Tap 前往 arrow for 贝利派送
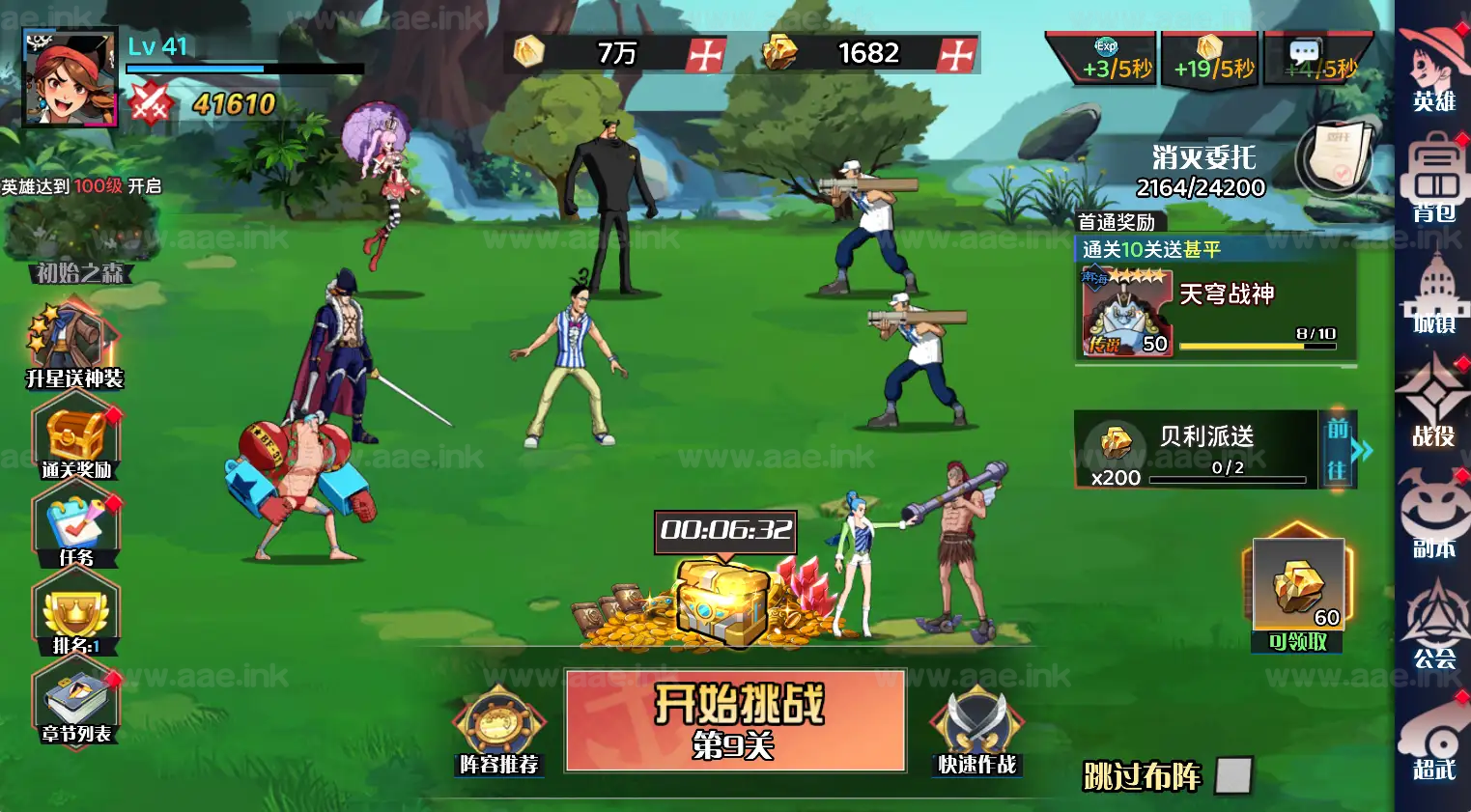Screen dimensions: 1471x812 click(x=1344, y=449)
